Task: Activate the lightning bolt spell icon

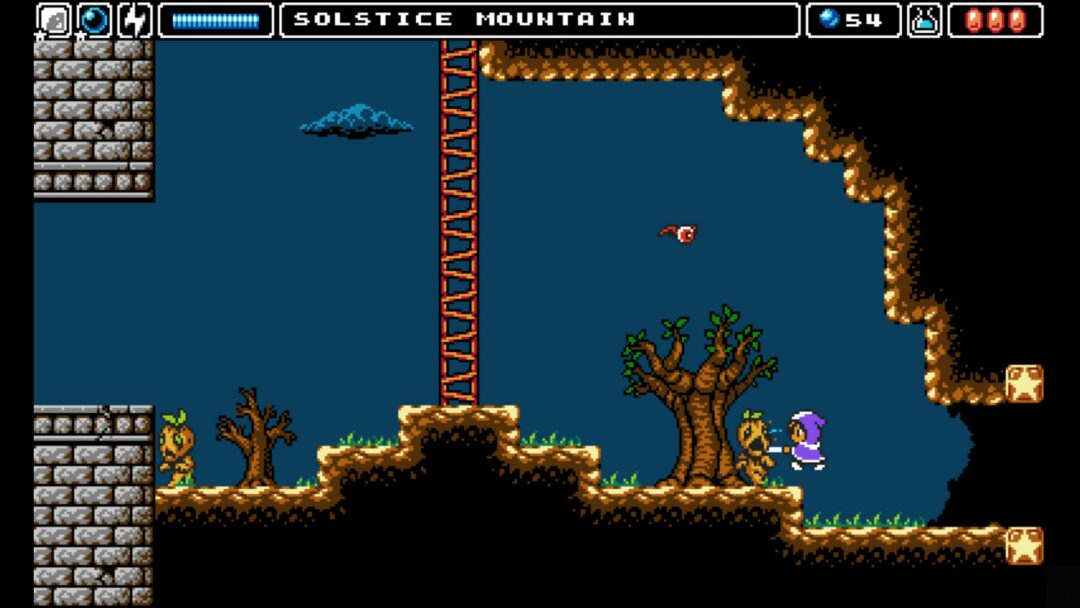Action: click(134, 20)
